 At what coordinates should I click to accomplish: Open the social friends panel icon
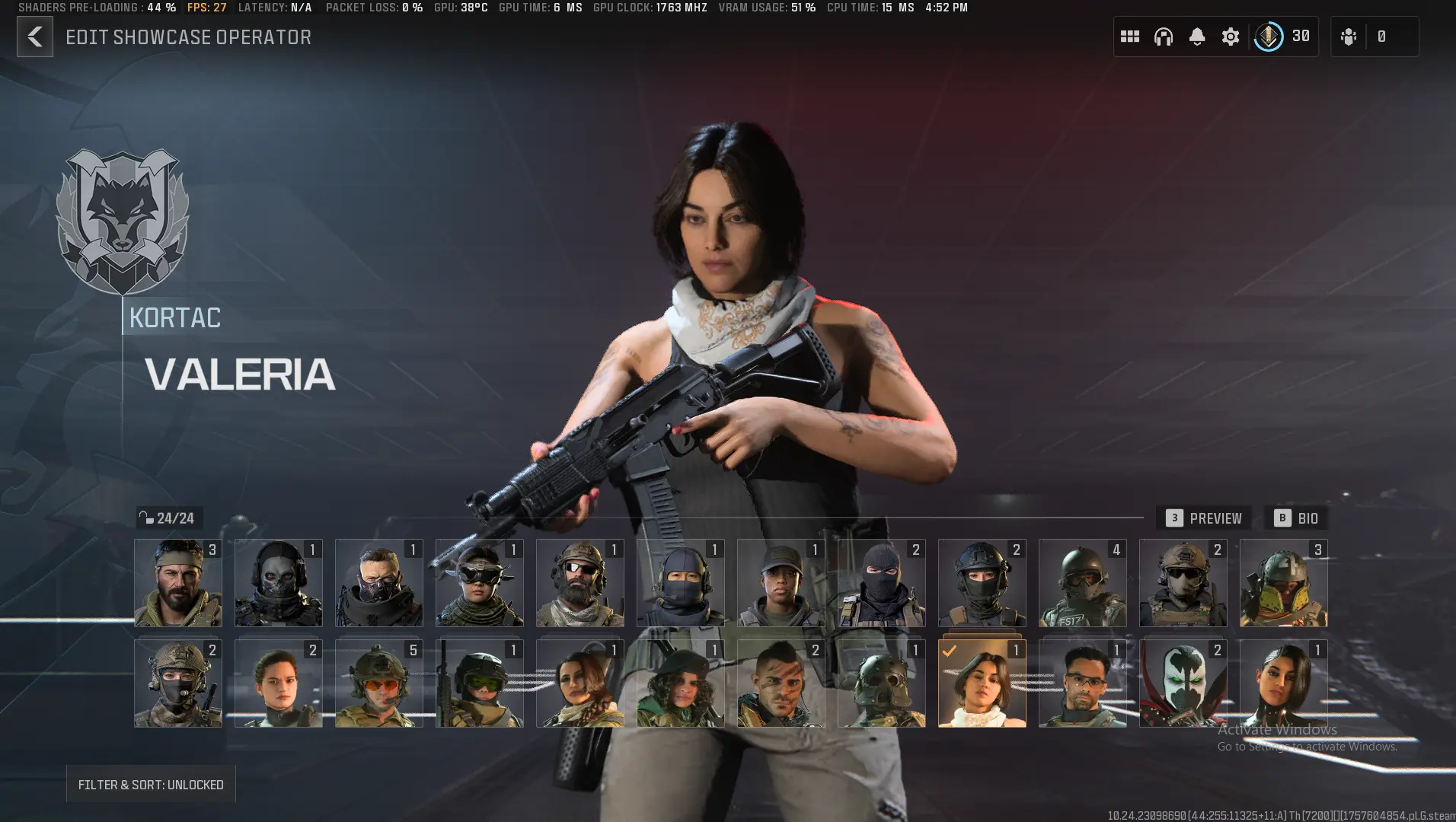click(1349, 36)
